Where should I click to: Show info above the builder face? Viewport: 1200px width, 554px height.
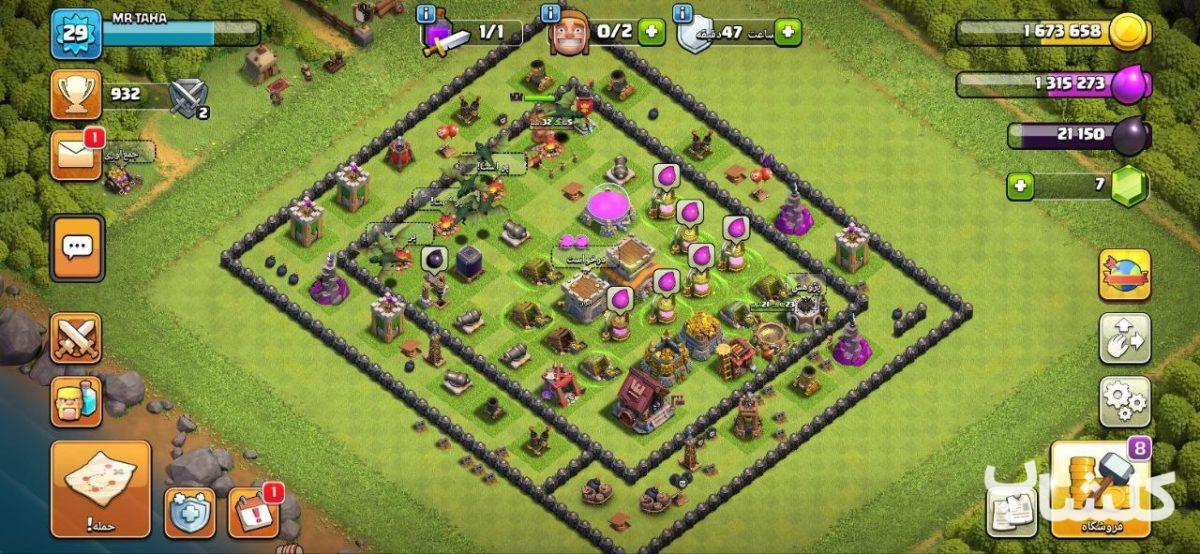tap(551, 14)
